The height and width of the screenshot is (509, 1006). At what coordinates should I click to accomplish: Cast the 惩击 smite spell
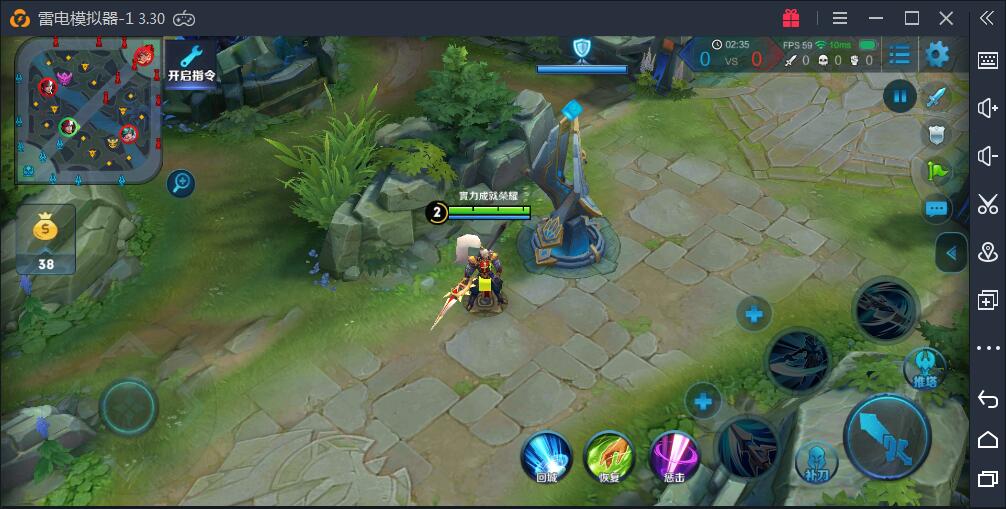(674, 456)
